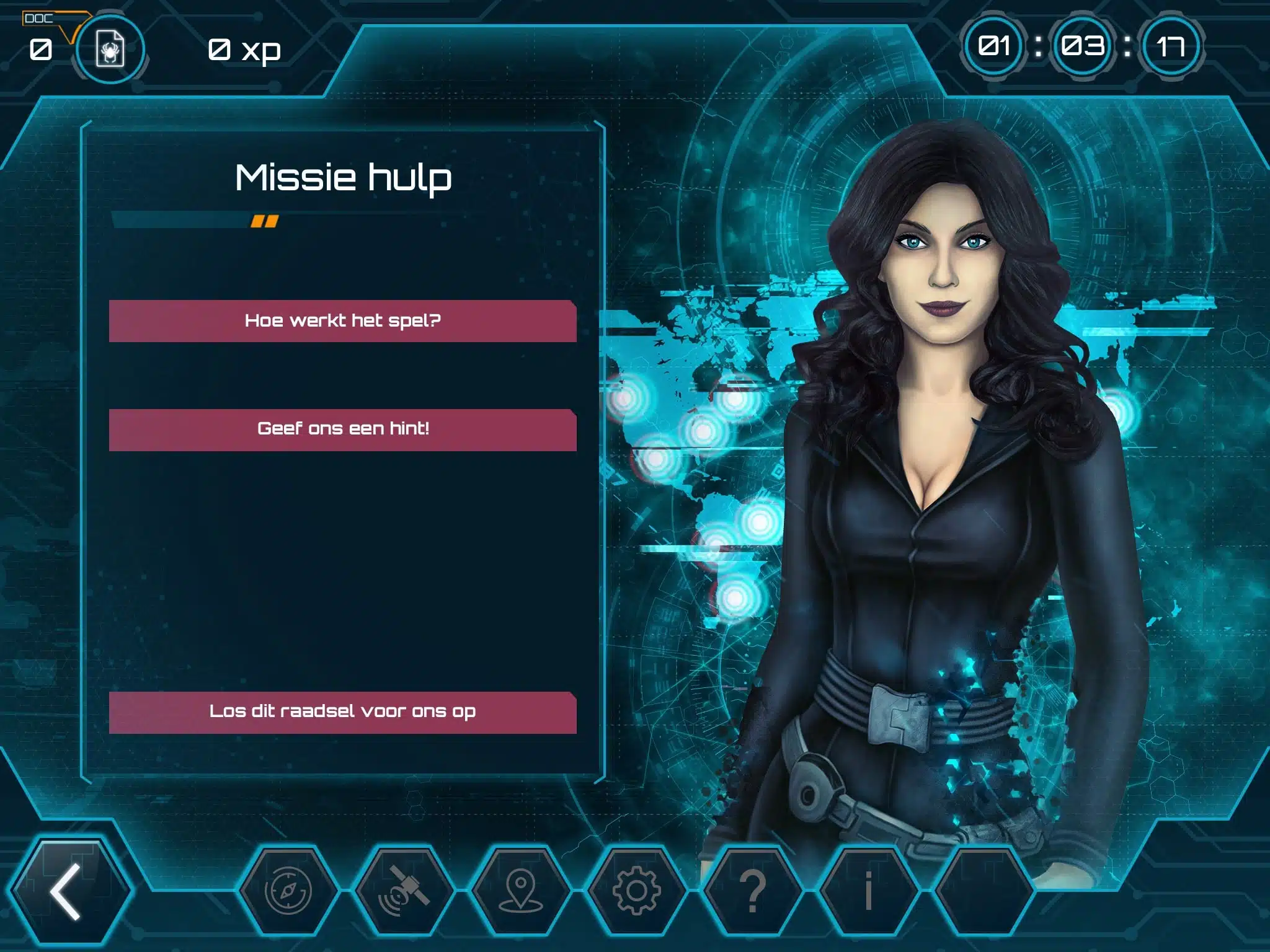The image size is (1270, 952).
Task: Show the info 'i' hexagon icon
Action: [869, 891]
